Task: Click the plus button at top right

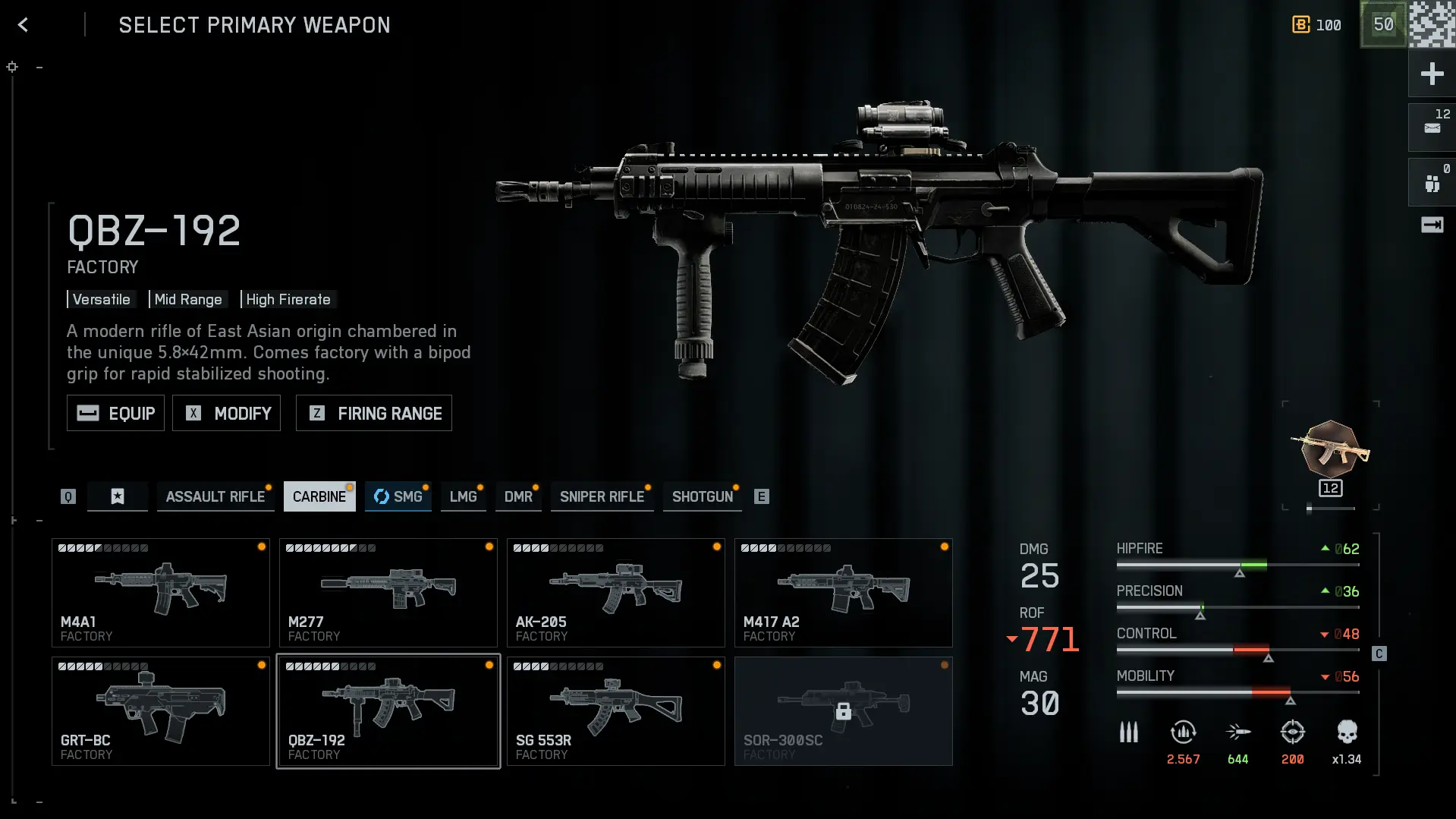Action: tap(1432, 74)
